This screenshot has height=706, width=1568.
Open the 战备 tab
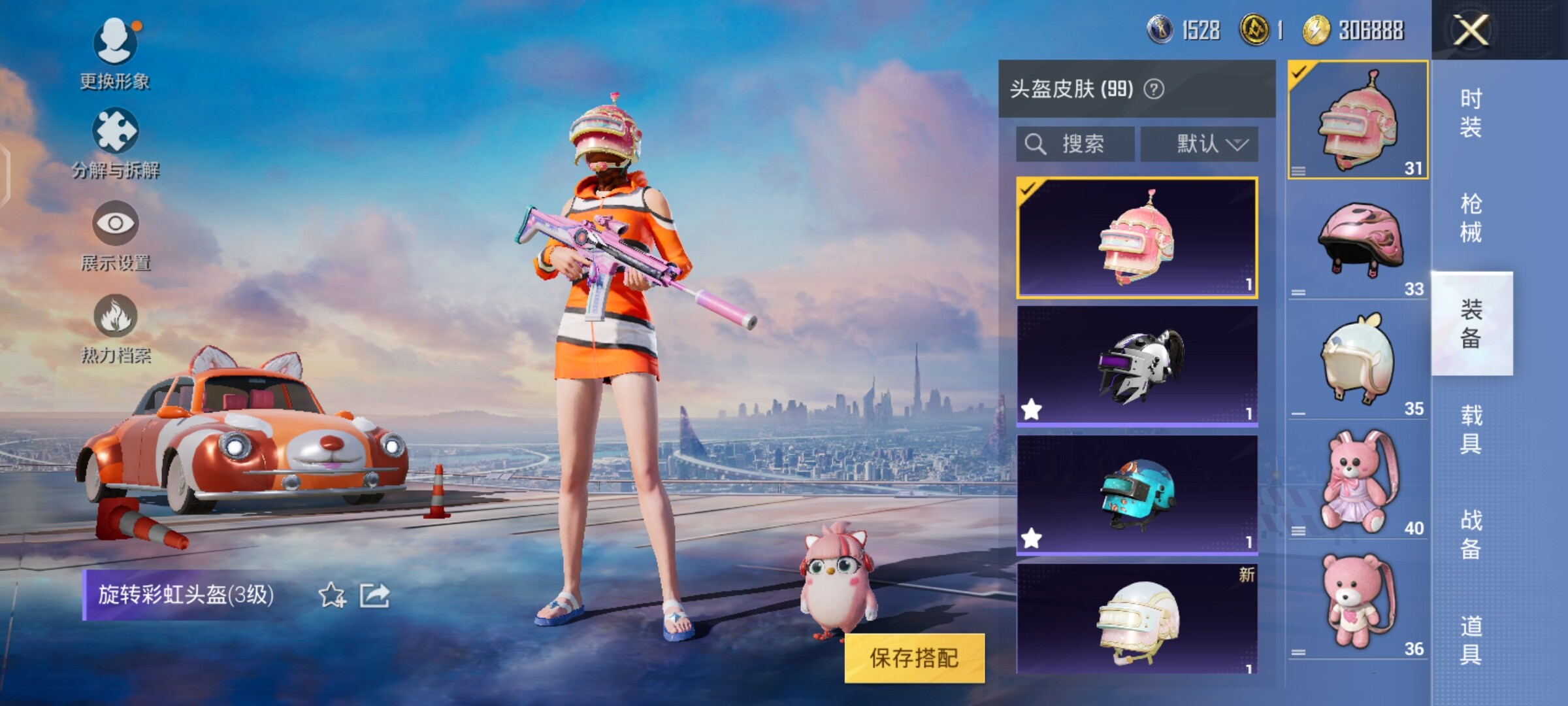tap(1471, 534)
